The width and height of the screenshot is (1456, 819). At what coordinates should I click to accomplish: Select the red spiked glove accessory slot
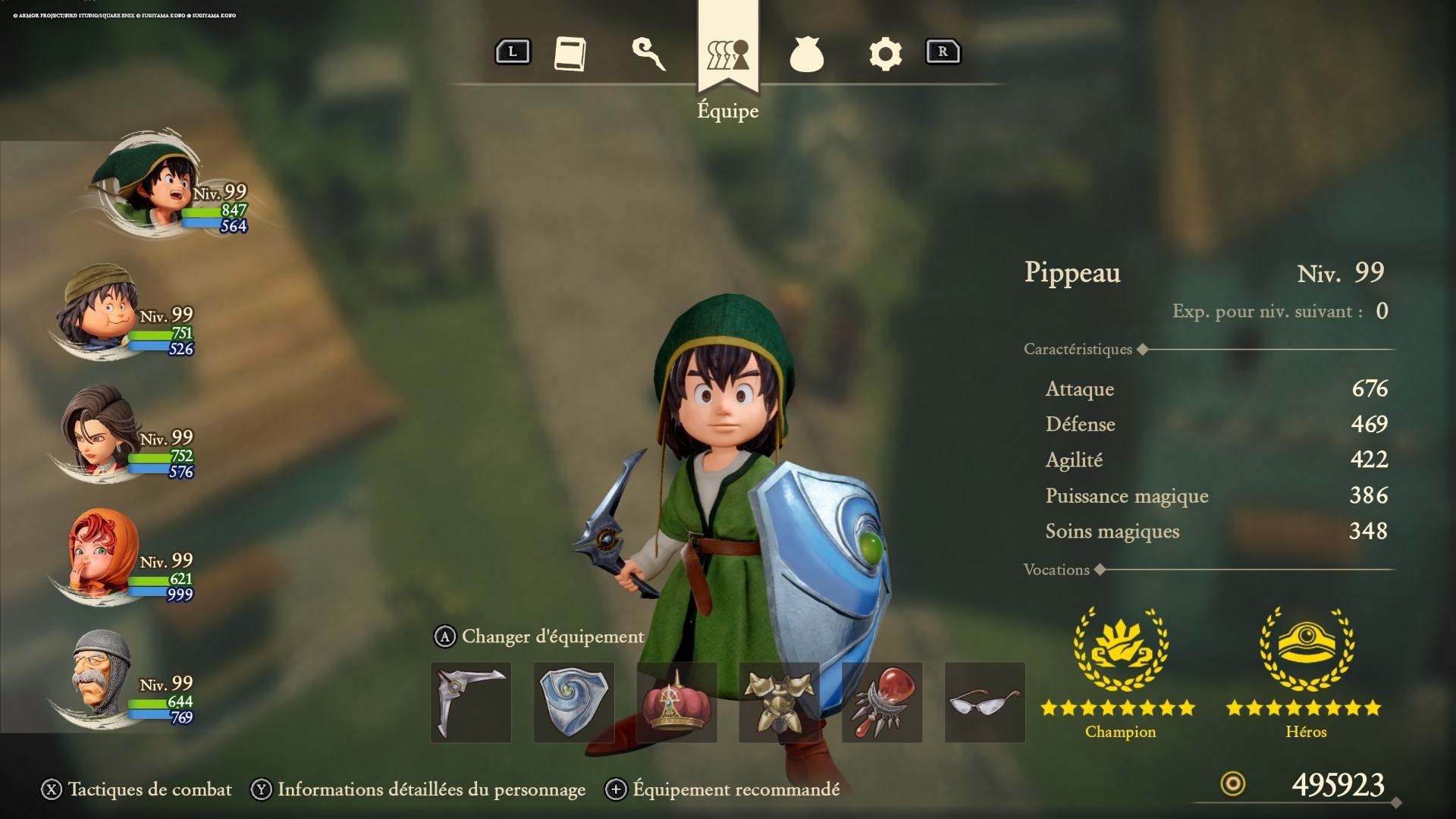[x=882, y=702]
